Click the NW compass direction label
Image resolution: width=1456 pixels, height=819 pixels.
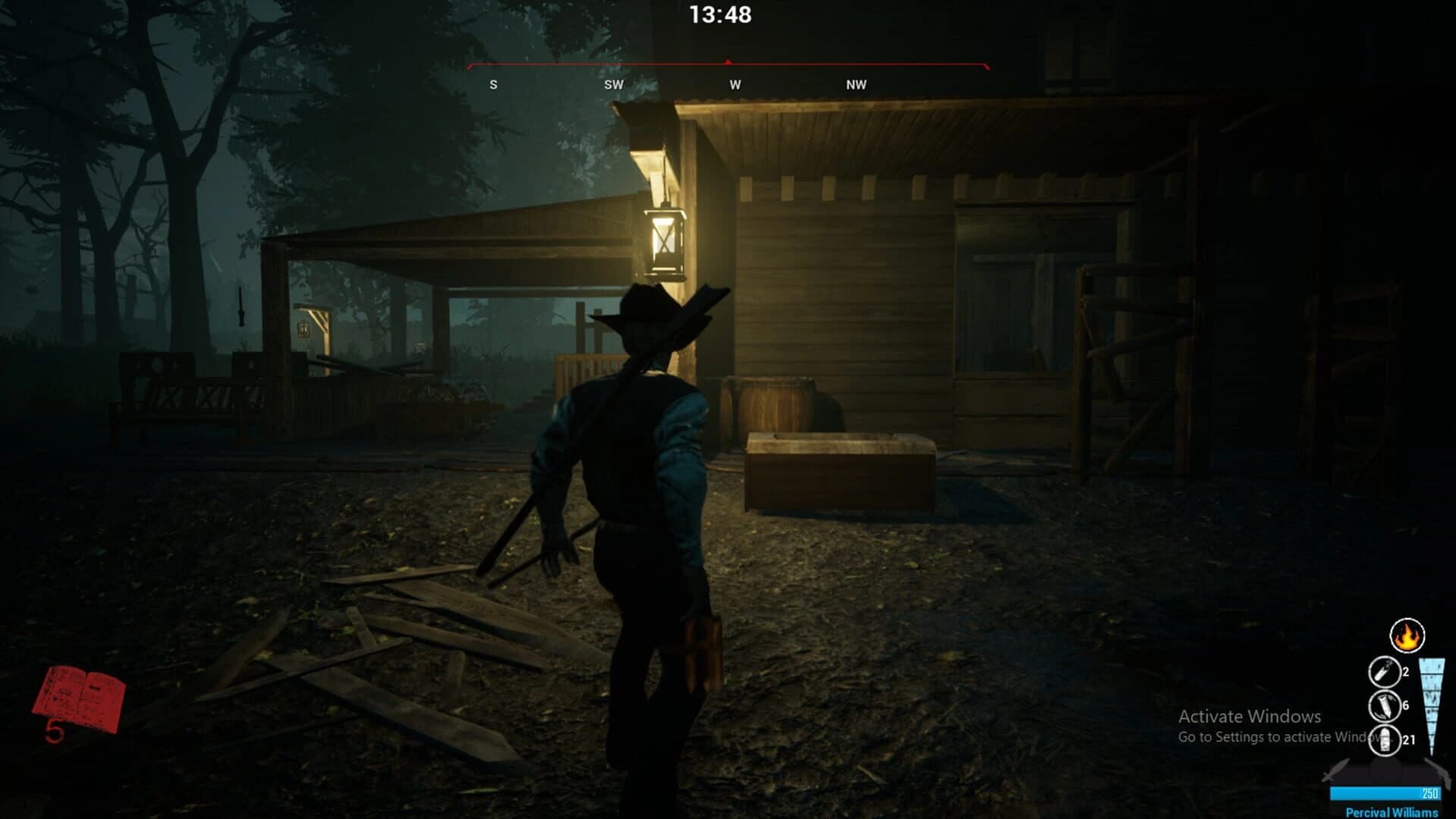(855, 85)
